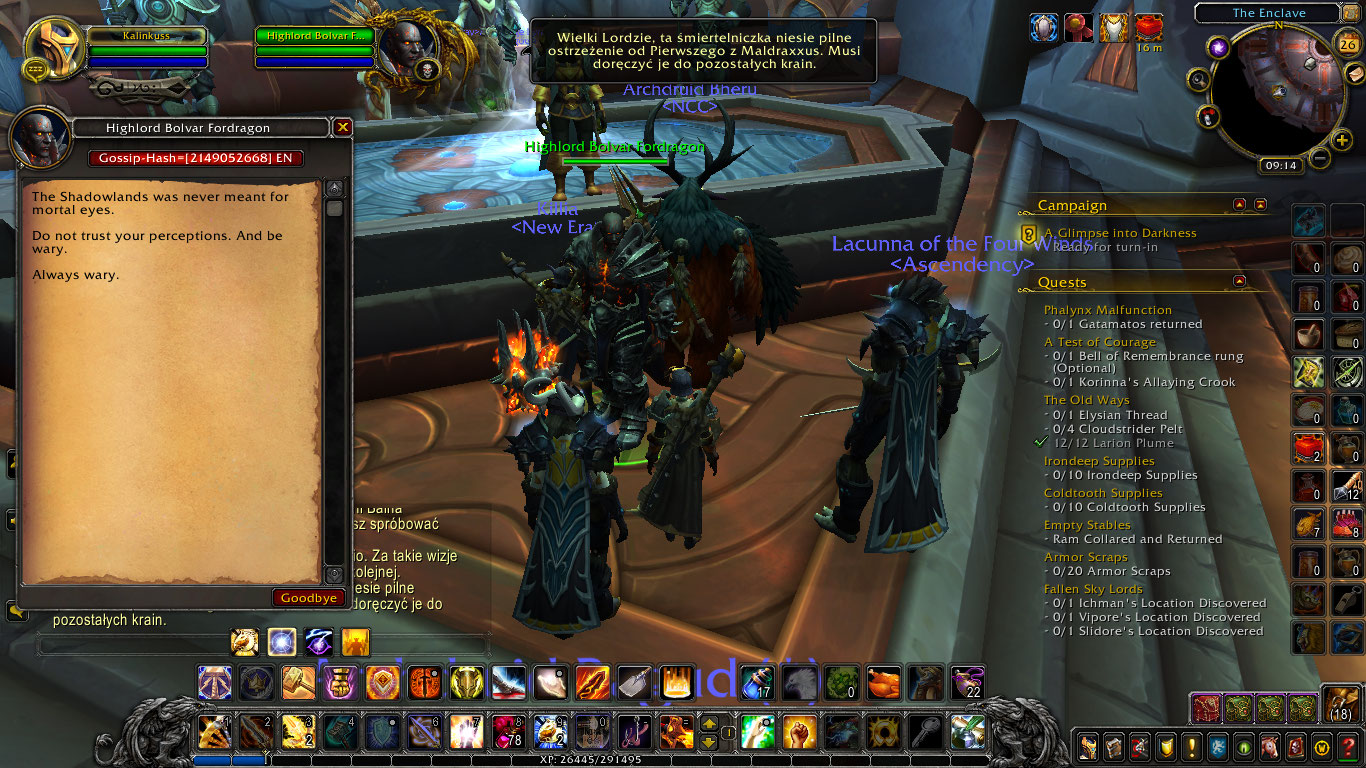This screenshot has height=768, width=1366.
Task: Collapse the Campaign tracker section
Action: pyautogui.click(x=1237, y=204)
